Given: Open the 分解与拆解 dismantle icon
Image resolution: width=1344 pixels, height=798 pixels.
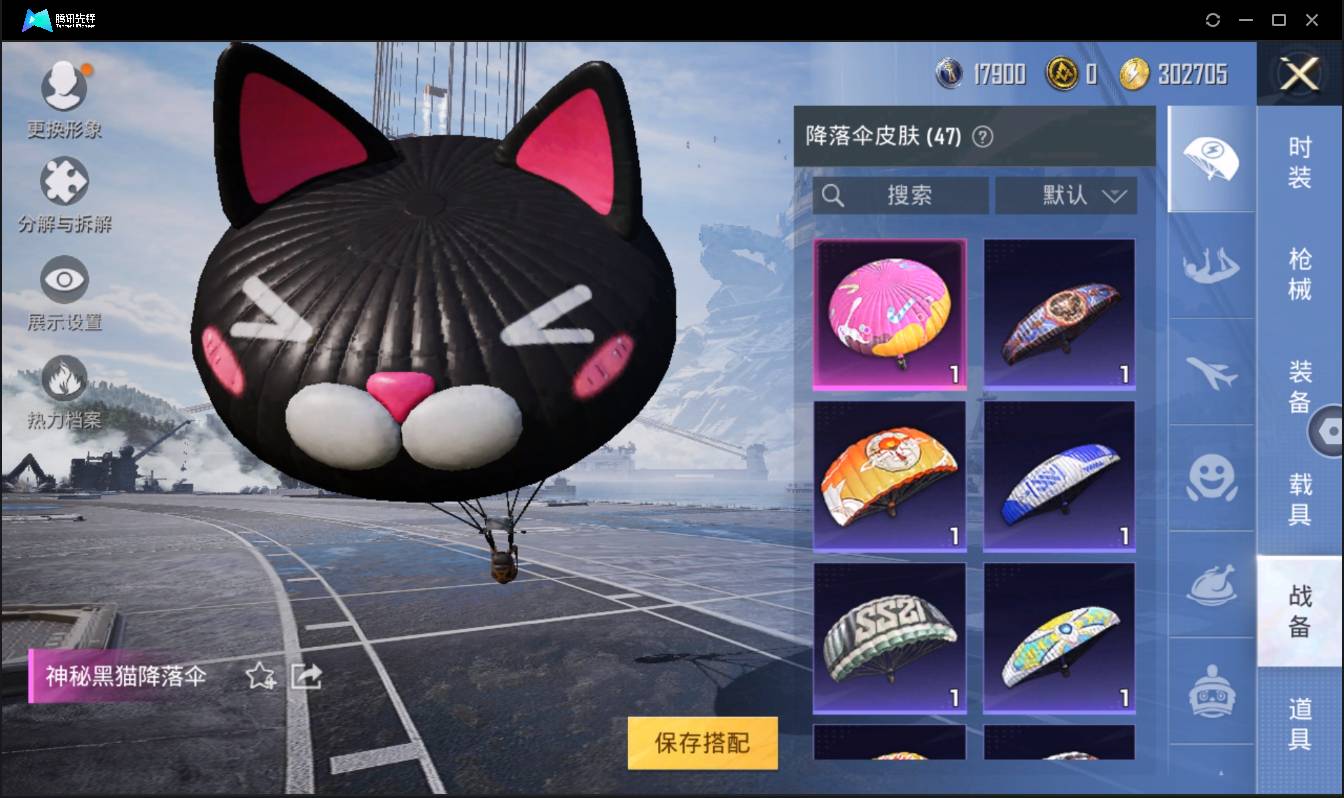Looking at the screenshot, I should click(65, 180).
